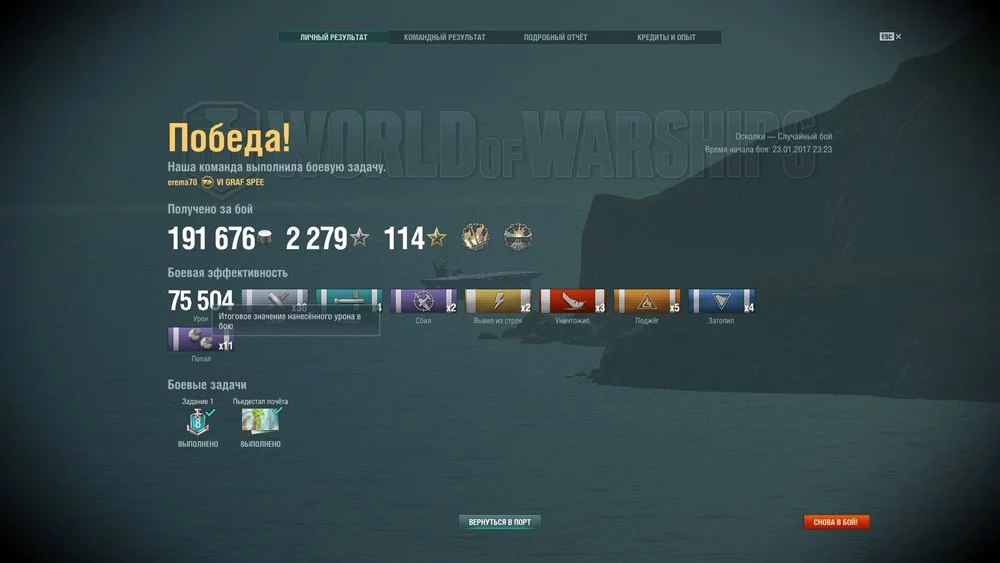This screenshot has width=1000, height=563.
Task: Select the Попал hits ribbon
Action: (200, 339)
